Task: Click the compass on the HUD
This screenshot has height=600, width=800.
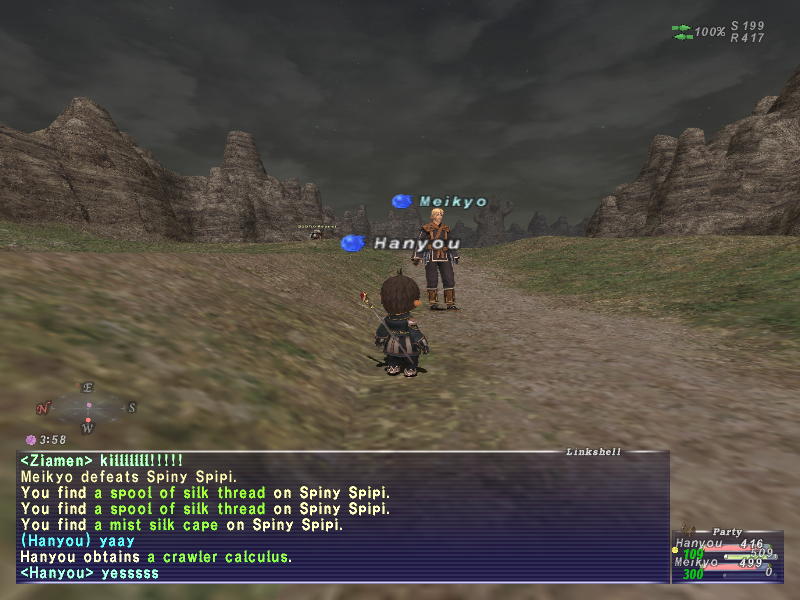Action: (x=88, y=406)
